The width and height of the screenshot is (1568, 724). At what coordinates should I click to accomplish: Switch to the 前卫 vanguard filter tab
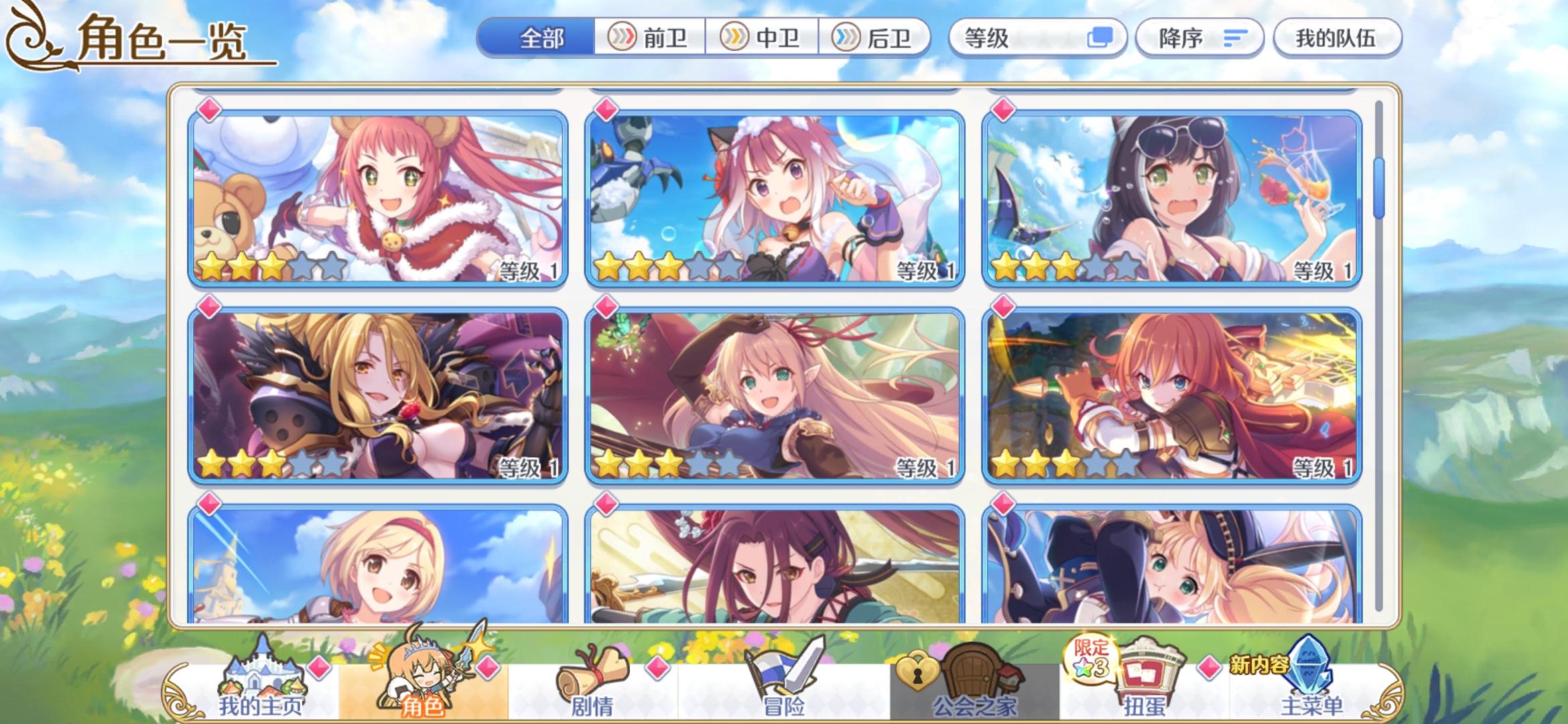pos(650,38)
